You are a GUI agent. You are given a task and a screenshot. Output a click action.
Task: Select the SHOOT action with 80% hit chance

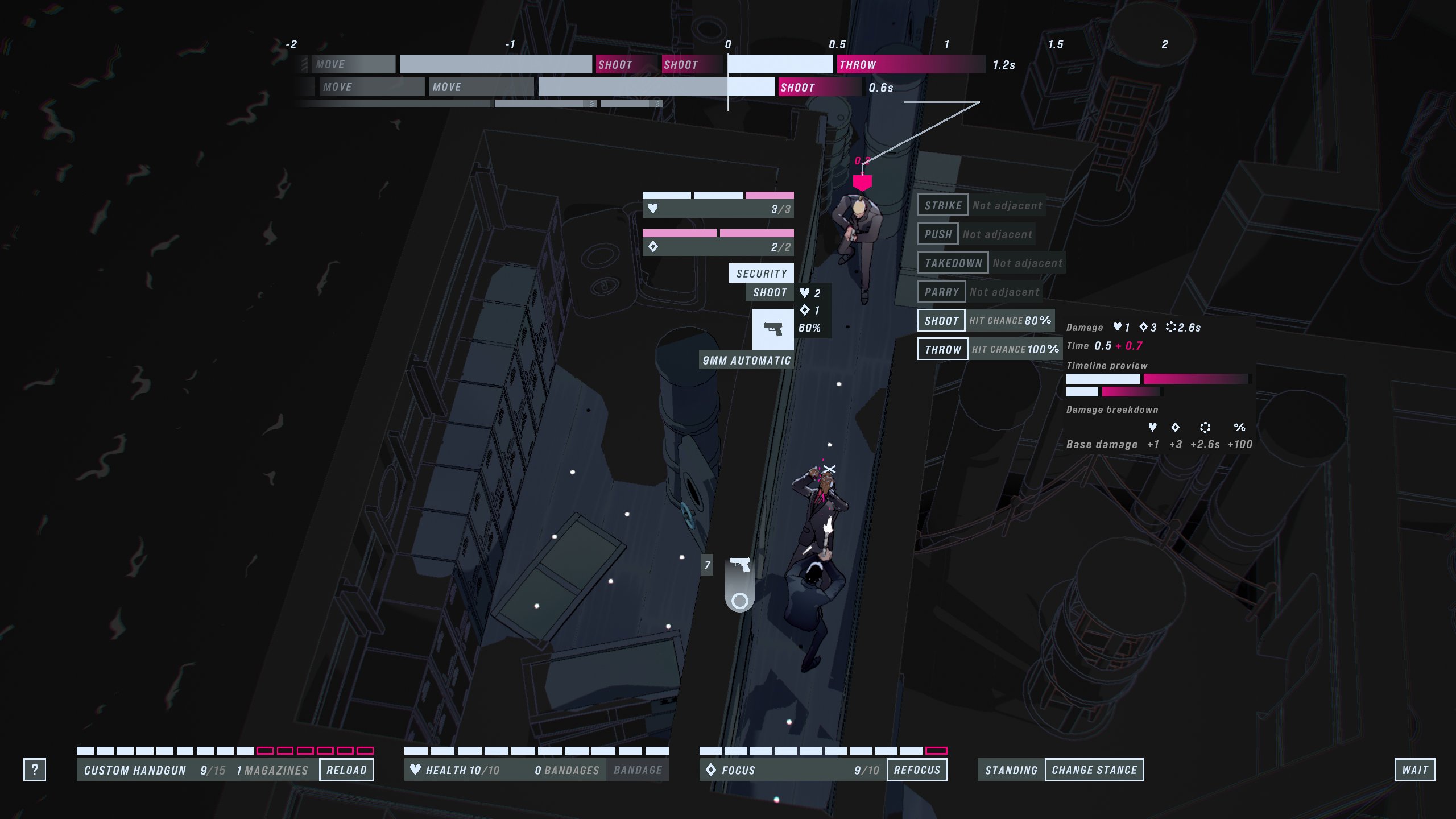tap(941, 320)
